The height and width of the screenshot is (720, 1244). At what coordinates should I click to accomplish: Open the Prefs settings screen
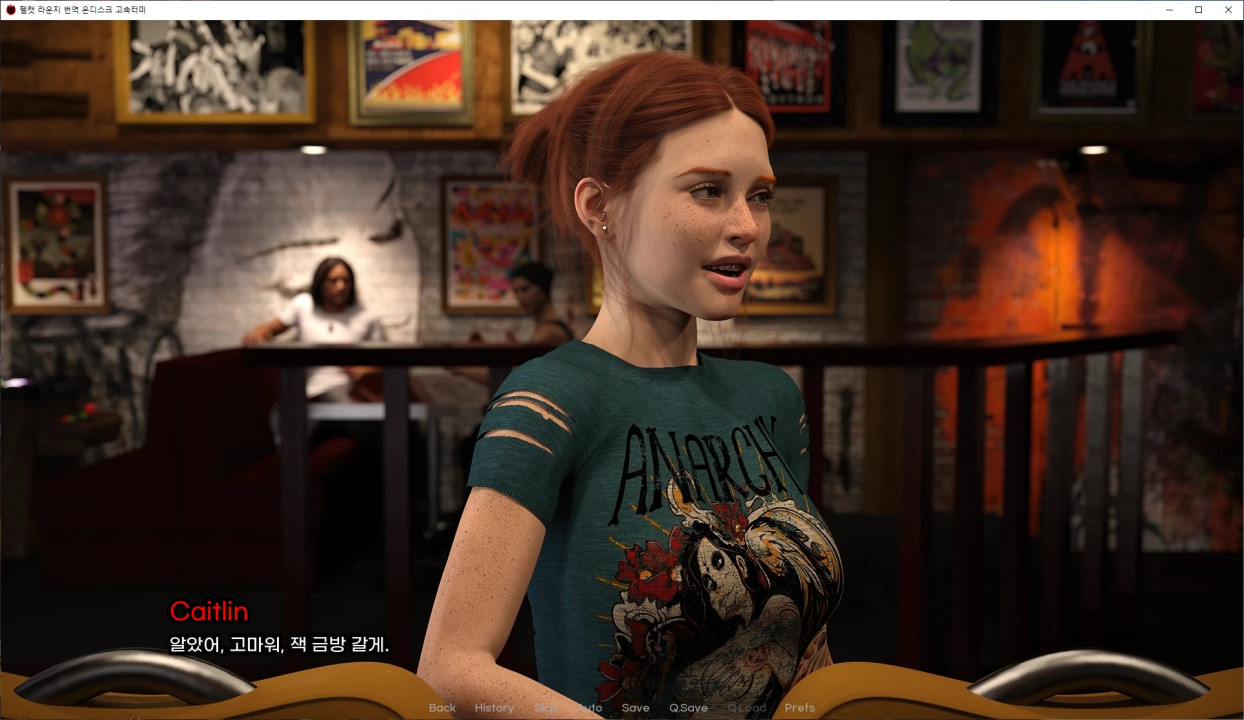[800, 708]
